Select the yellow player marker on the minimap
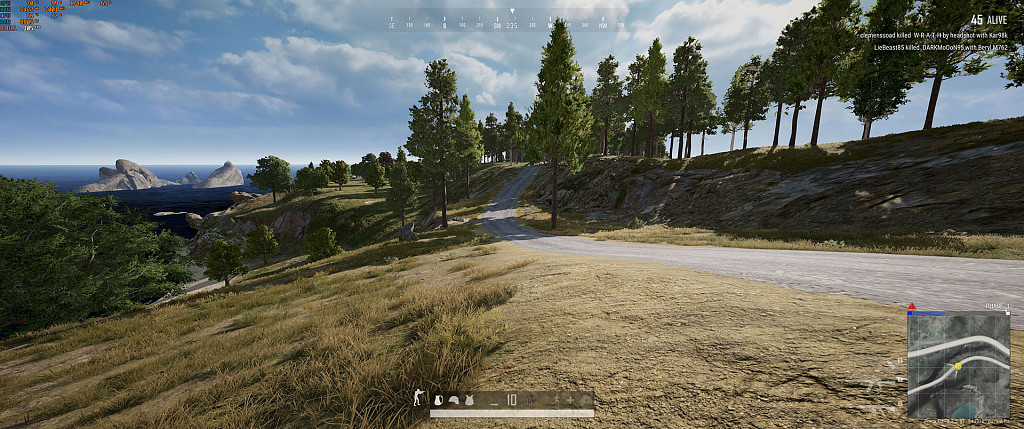This screenshot has height=429, width=1024. (957, 366)
